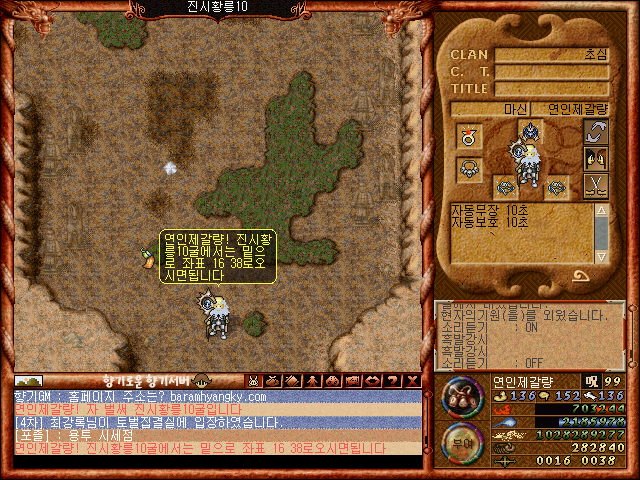Click the round 부여 button
The width and height of the screenshot is (640, 480).
[459, 439]
